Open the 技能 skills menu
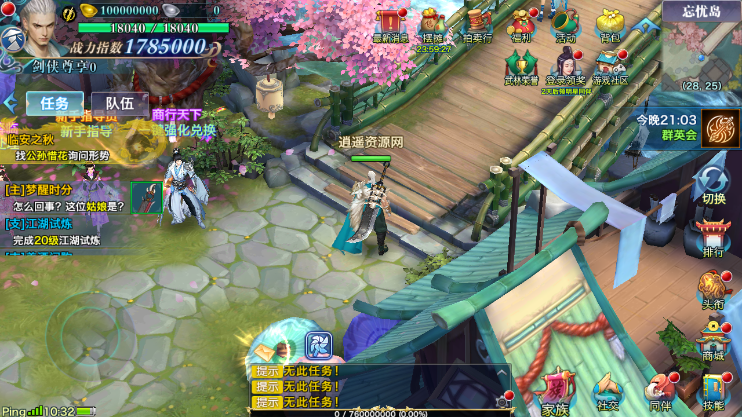The image size is (742, 417). (x=712, y=392)
